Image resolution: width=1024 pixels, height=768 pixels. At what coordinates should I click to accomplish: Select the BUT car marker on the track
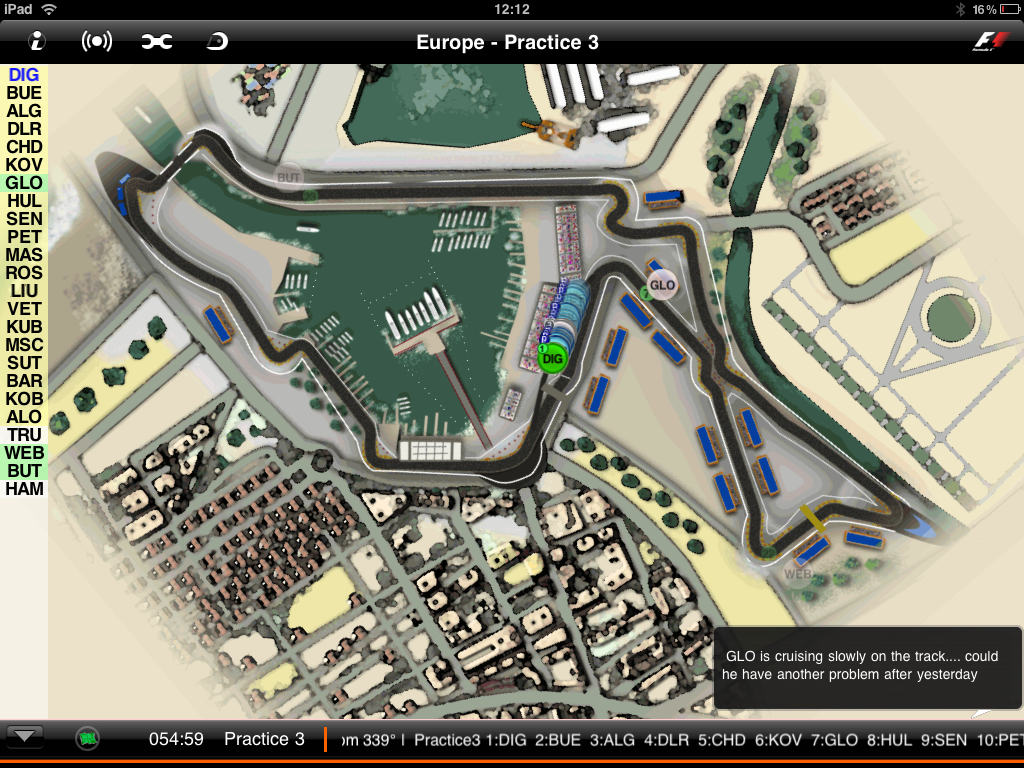pos(289,177)
